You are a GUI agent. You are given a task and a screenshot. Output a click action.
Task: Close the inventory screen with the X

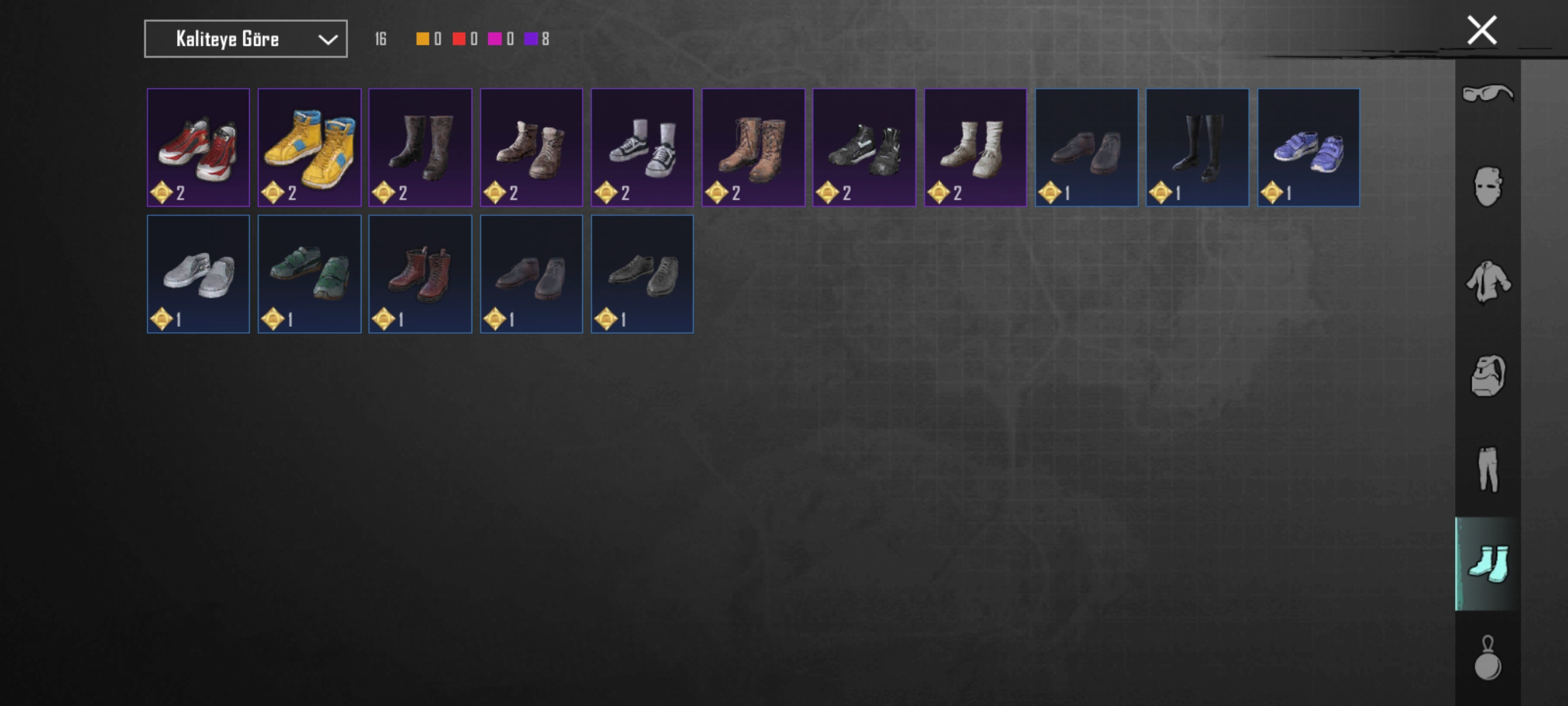point(1481,31)
